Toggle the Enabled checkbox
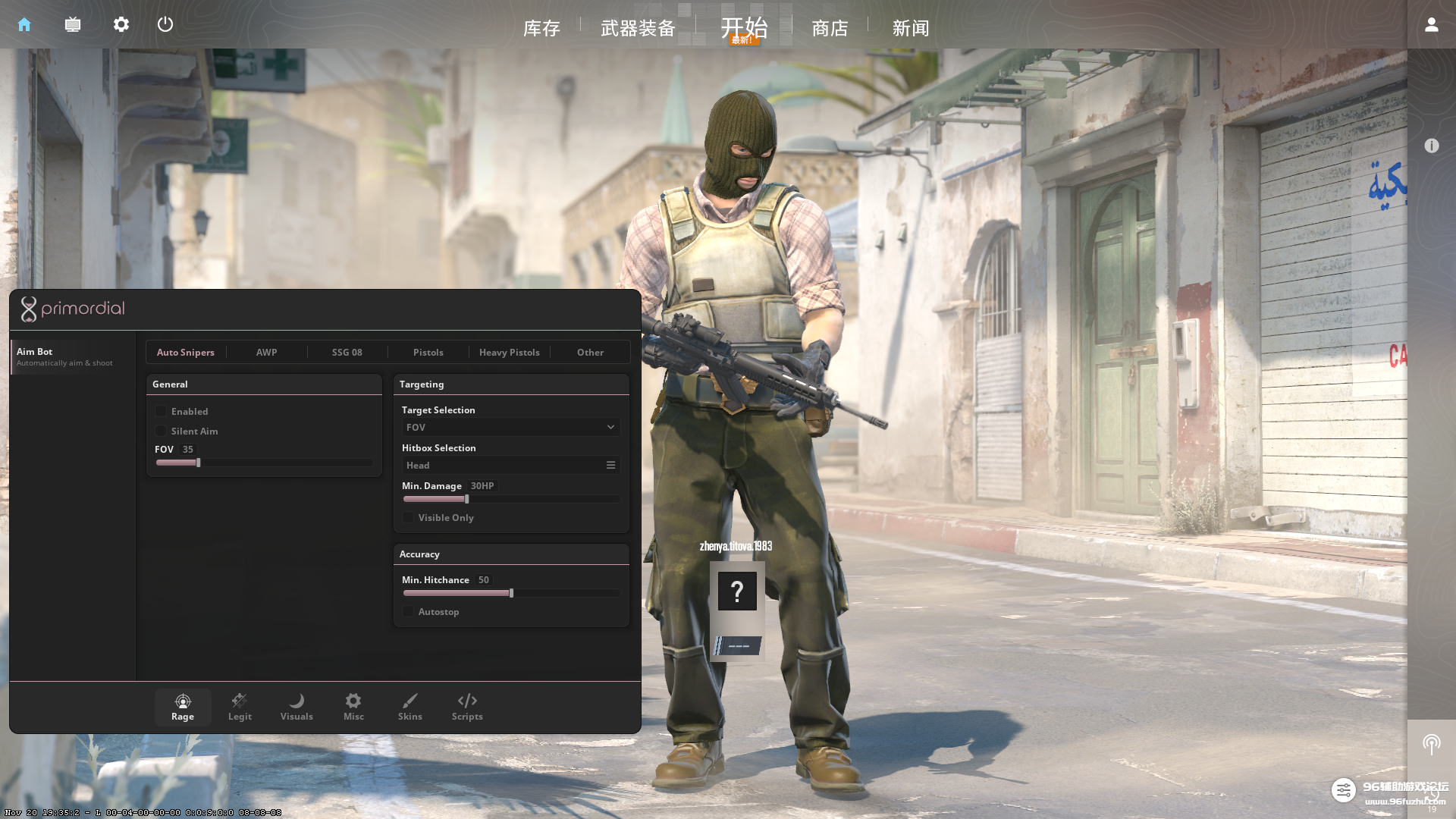 click(161, 411)
